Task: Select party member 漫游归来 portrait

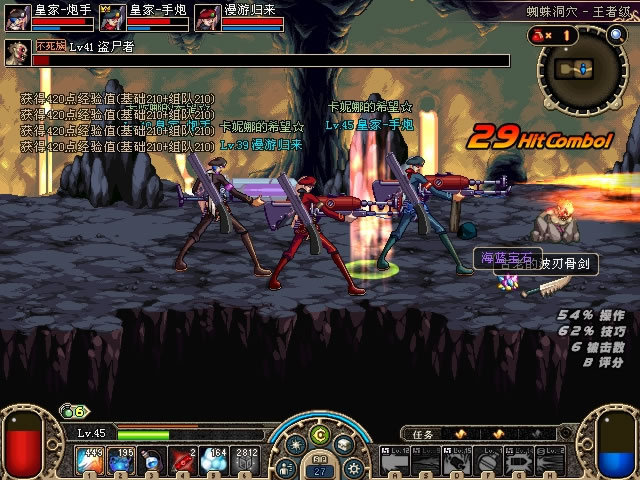Action: click(207, 17)
